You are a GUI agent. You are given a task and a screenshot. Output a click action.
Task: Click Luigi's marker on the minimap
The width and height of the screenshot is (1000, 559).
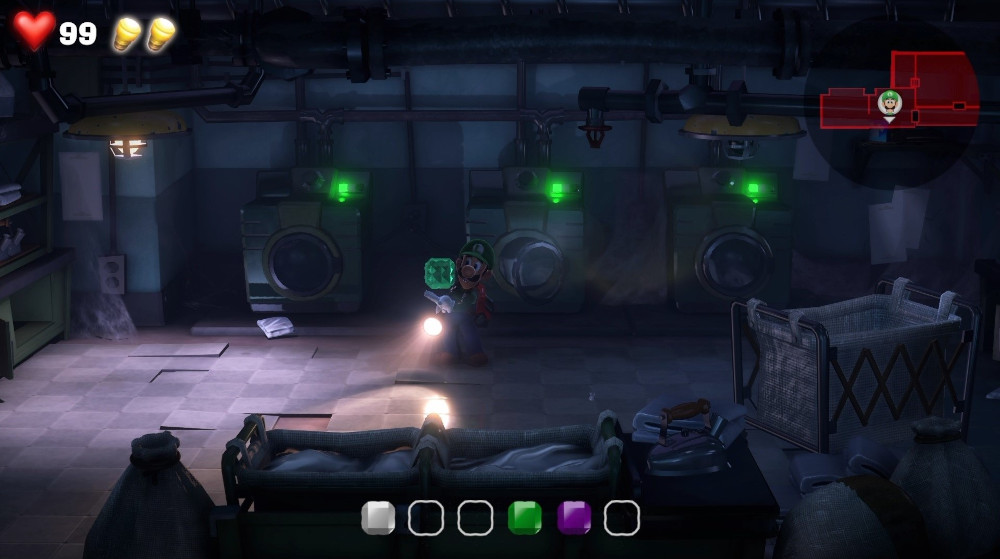tap(889, 102)
